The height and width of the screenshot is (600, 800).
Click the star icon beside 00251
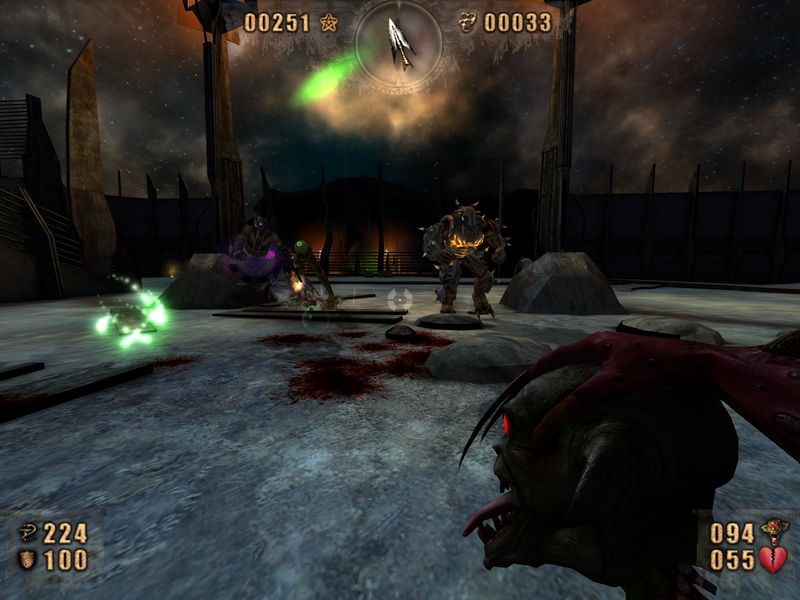(330, 22)
